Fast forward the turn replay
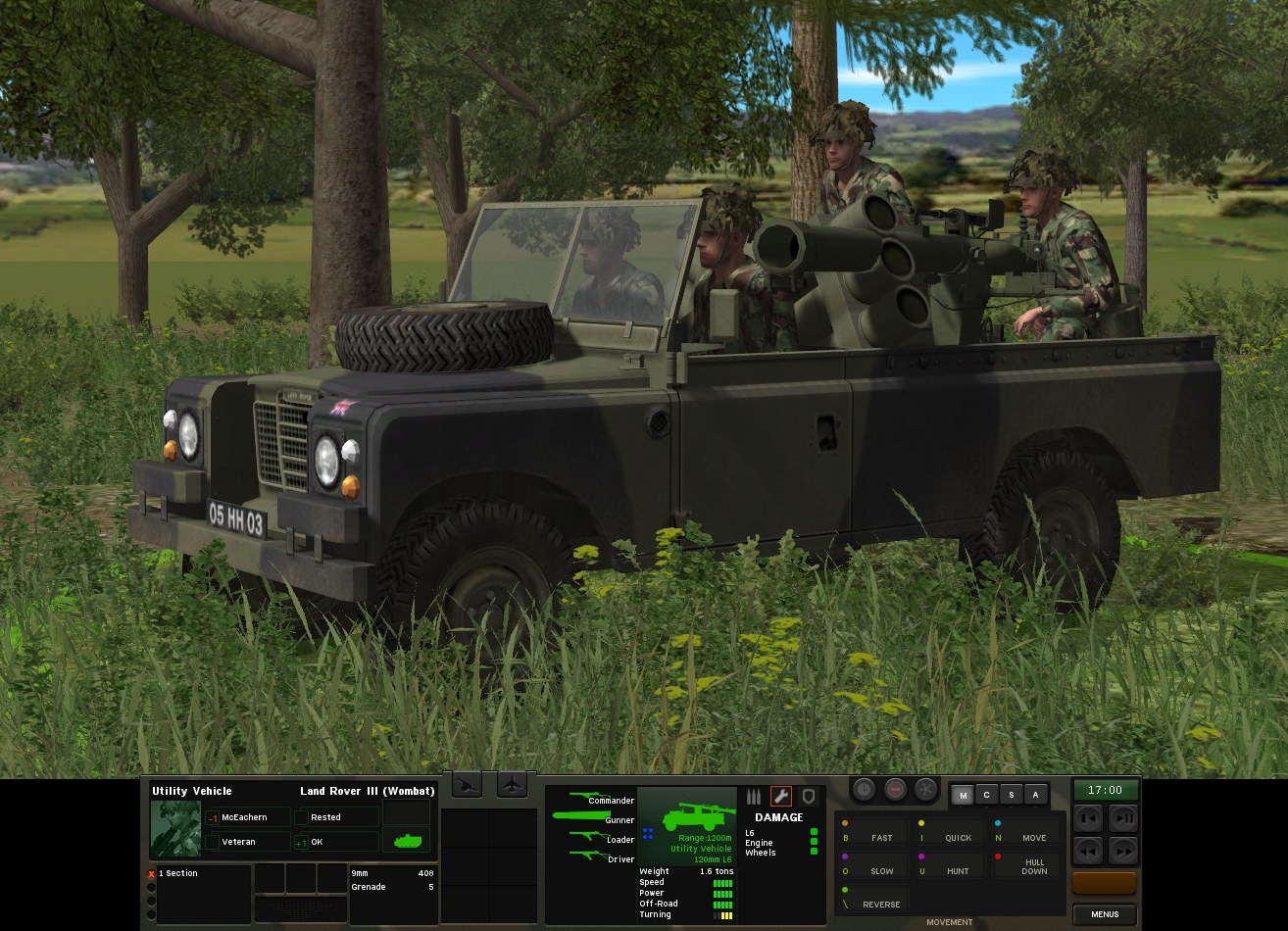The image size is (1288, 931). click(1122, 850)
